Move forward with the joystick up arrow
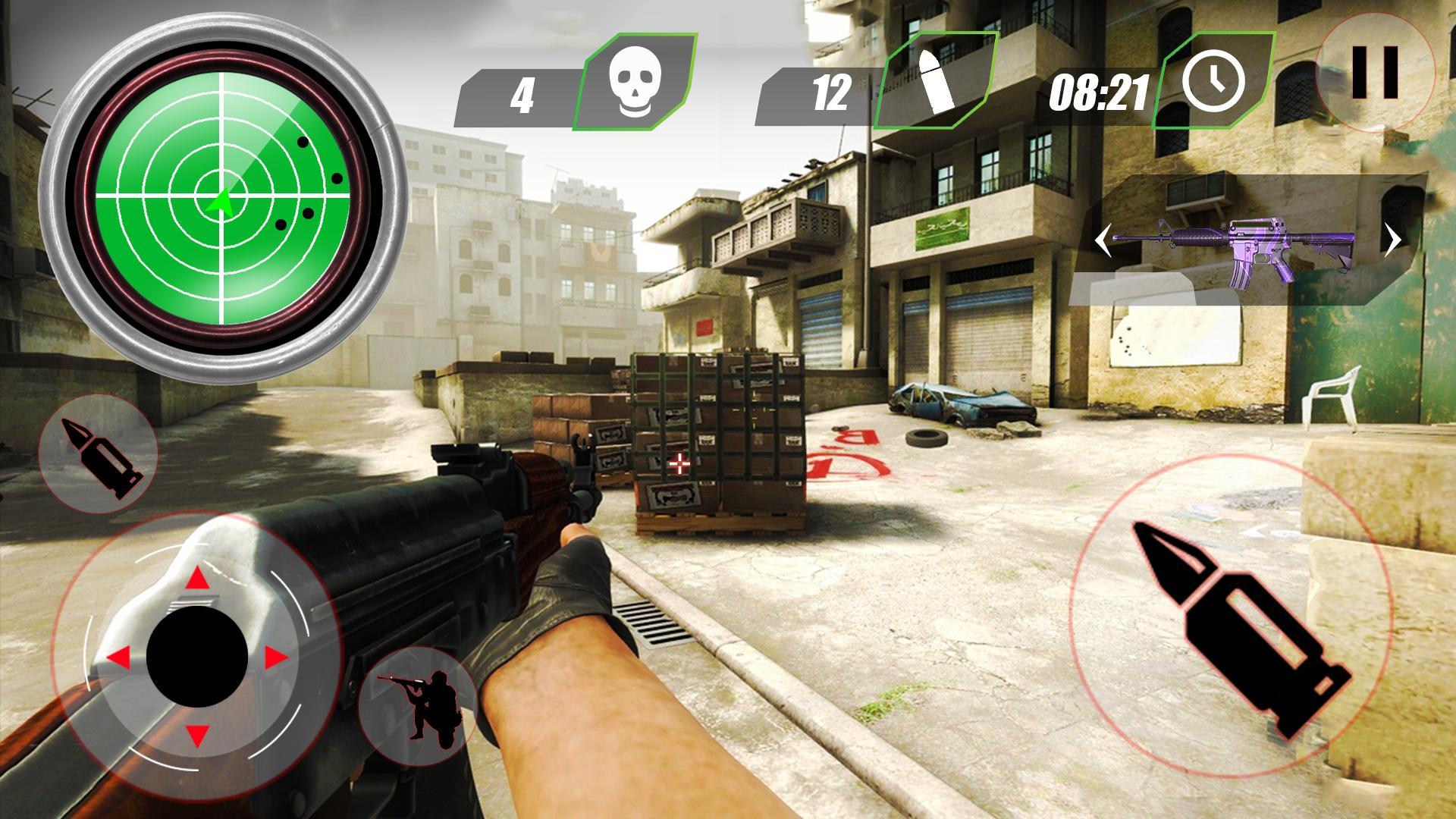The height and width of the screenshot is (819, 1456). click(x=198, y=579)
